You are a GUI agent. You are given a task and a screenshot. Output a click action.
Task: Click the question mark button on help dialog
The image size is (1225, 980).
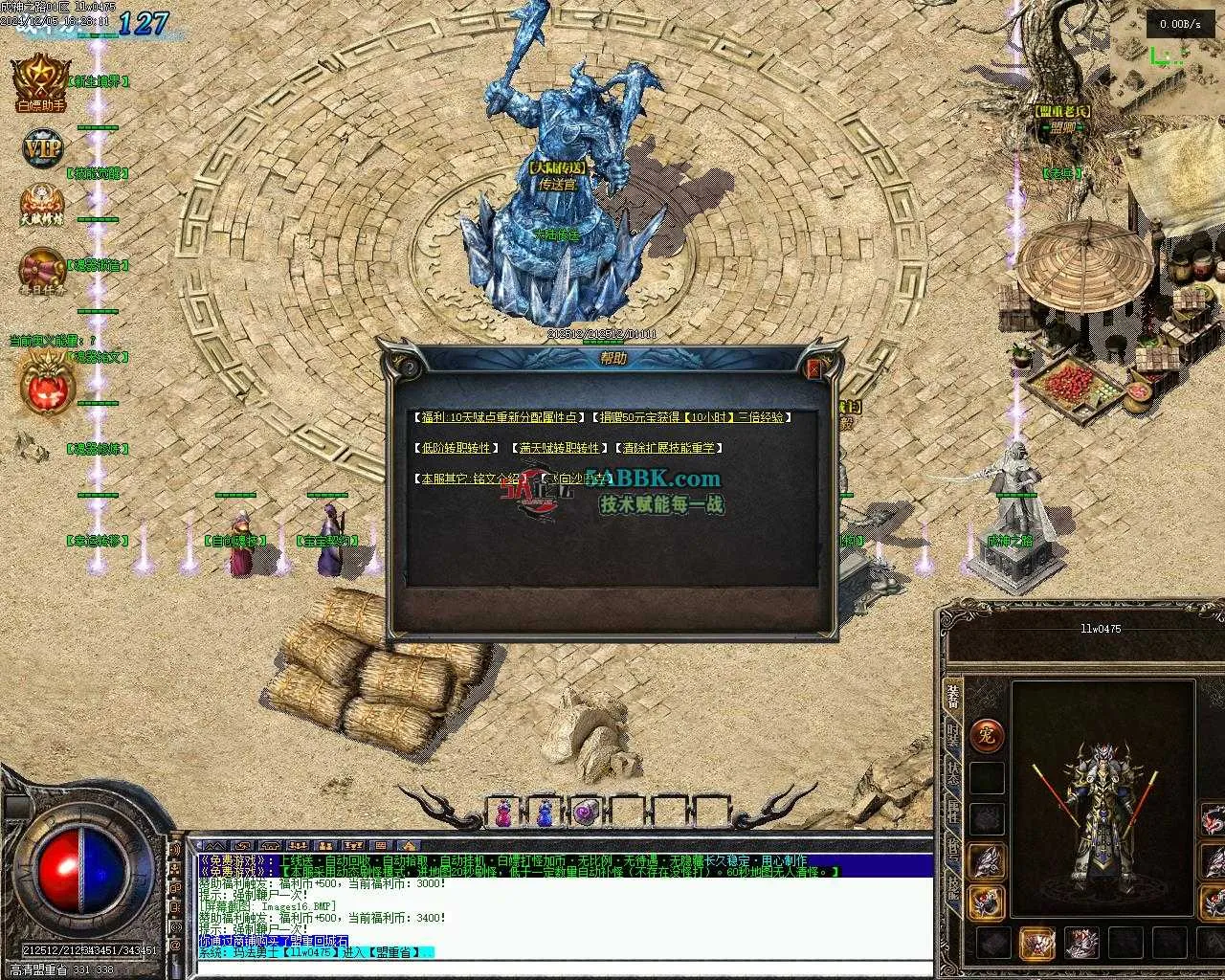[x=410, y=367]
